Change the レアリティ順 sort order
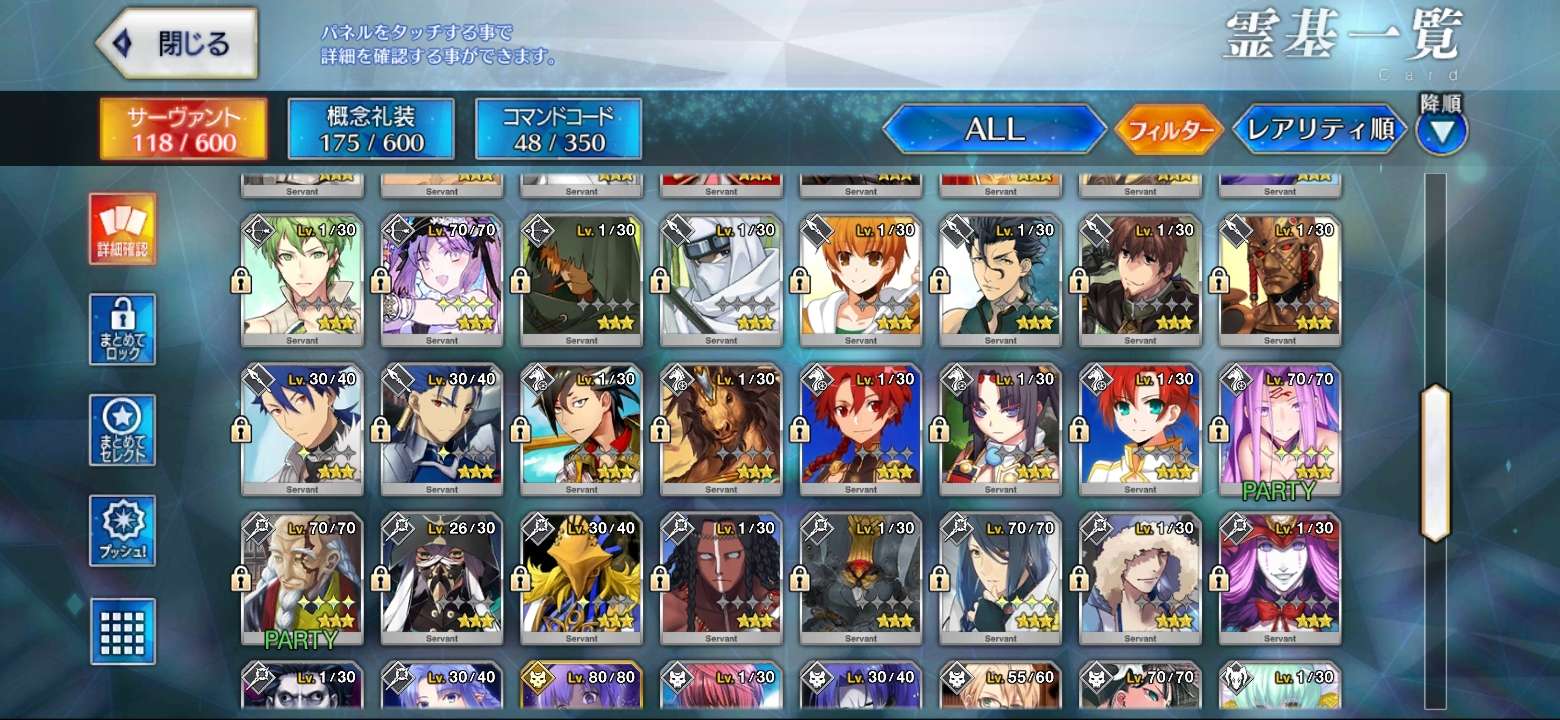This screenshot has height=720, width=1560. pyautogui.click(x=1320, y=130)
